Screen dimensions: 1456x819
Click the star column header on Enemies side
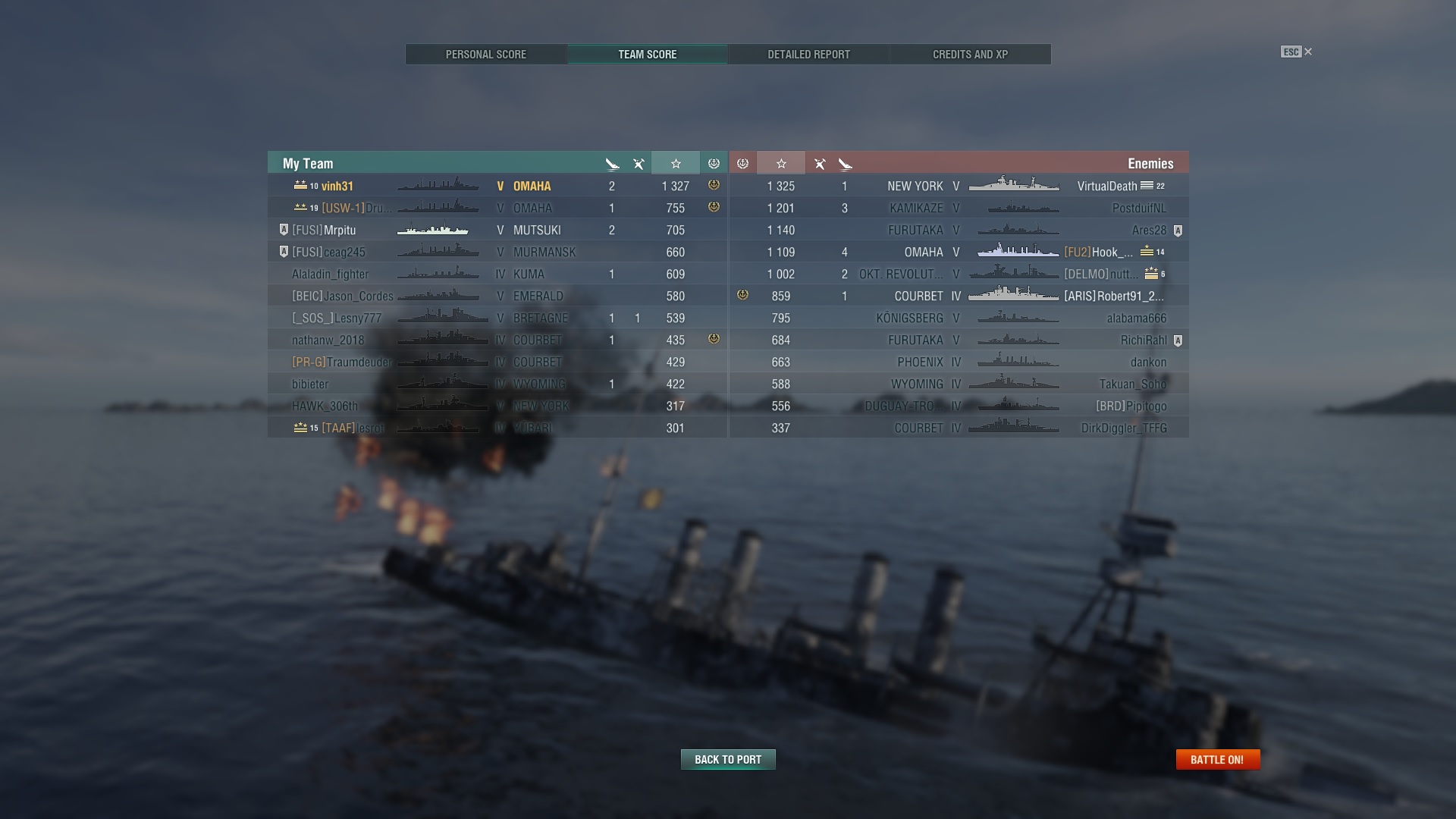781,163
